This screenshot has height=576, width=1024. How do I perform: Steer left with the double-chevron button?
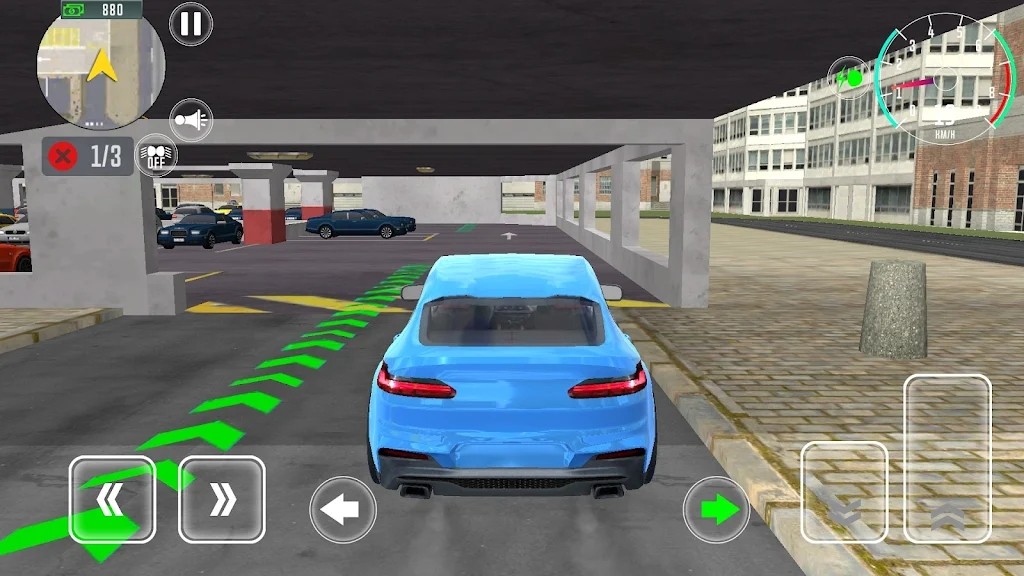pyautogui.click(x=112, y=499)
